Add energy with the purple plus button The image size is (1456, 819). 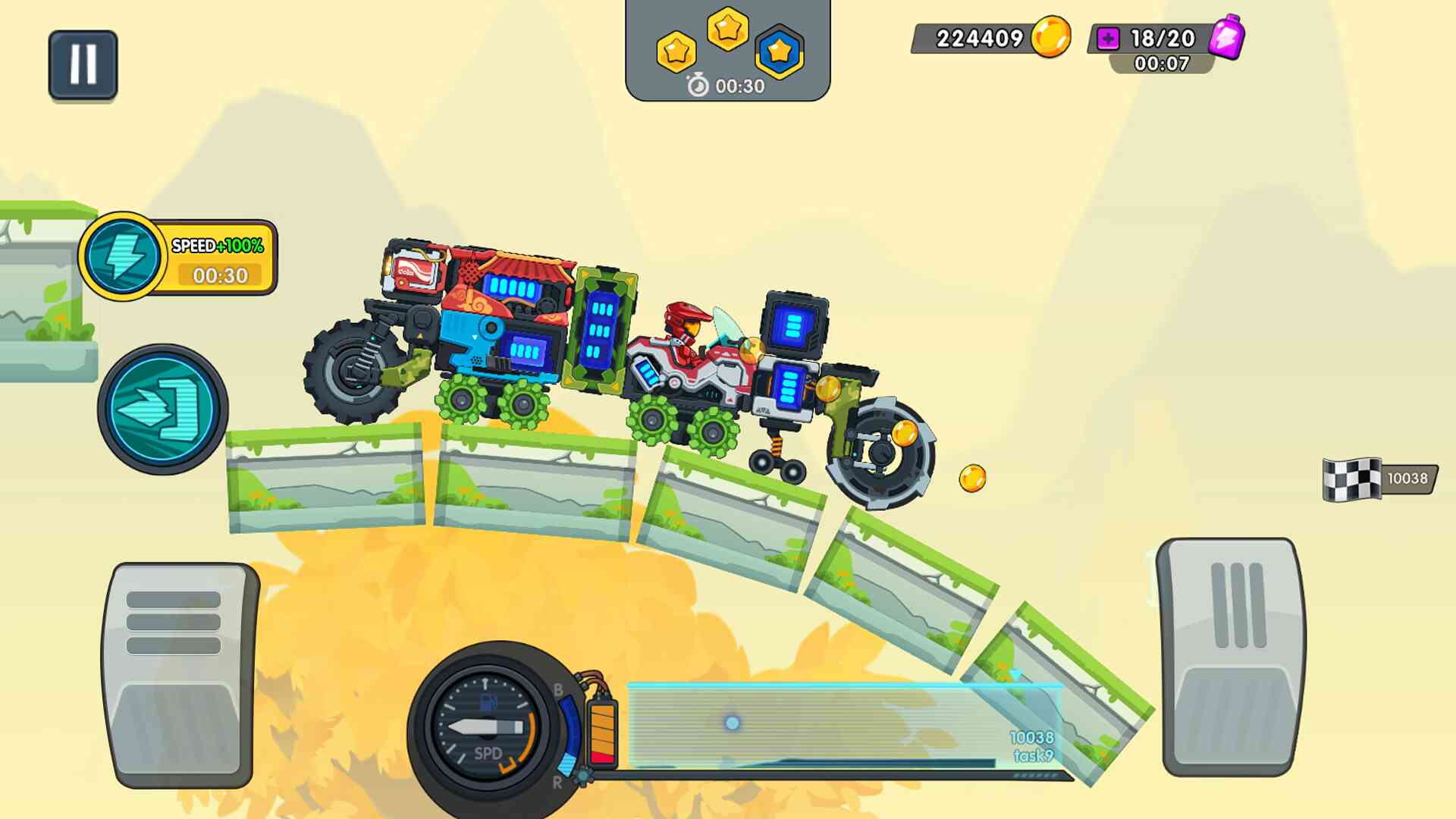[1108, 39]
